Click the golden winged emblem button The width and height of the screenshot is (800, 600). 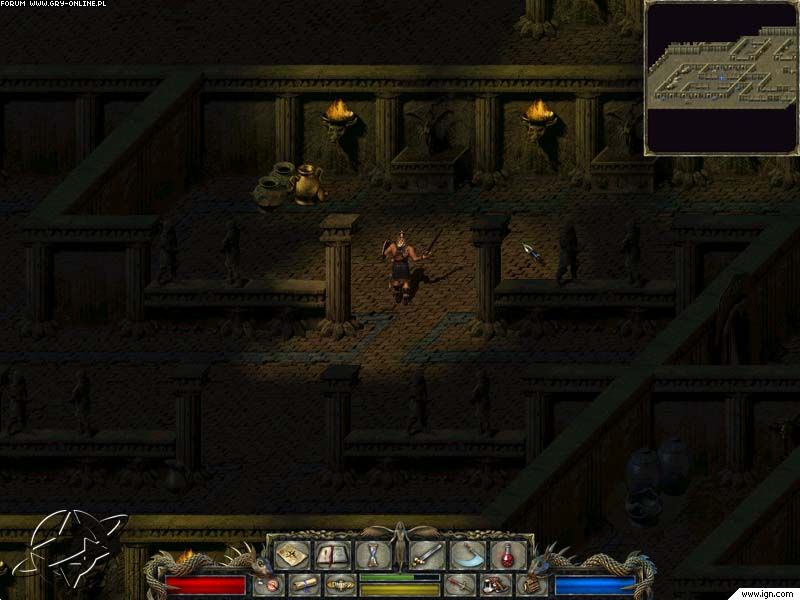340,584
